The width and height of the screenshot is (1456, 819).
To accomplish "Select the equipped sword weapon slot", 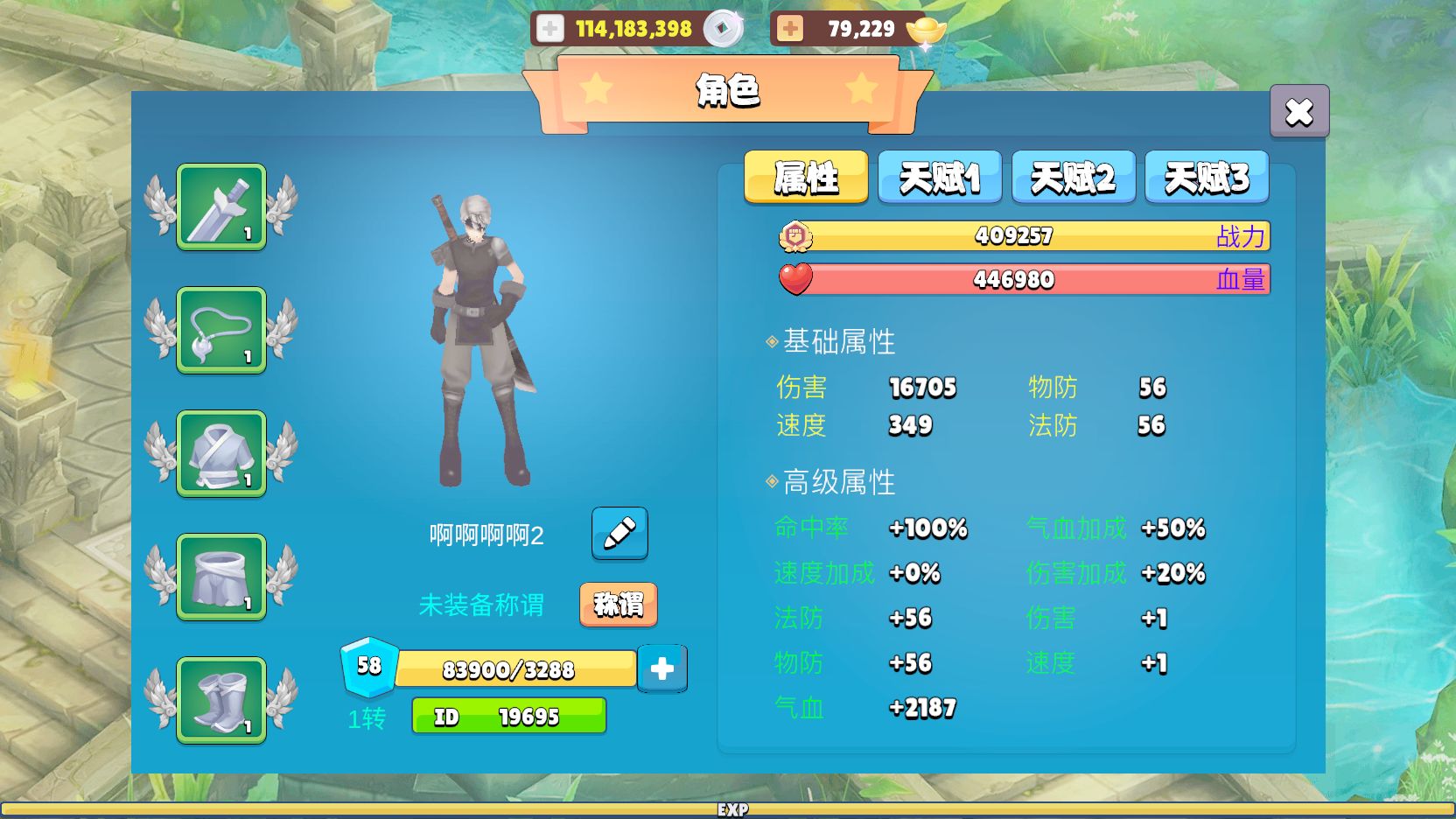I will coord(220,207).
